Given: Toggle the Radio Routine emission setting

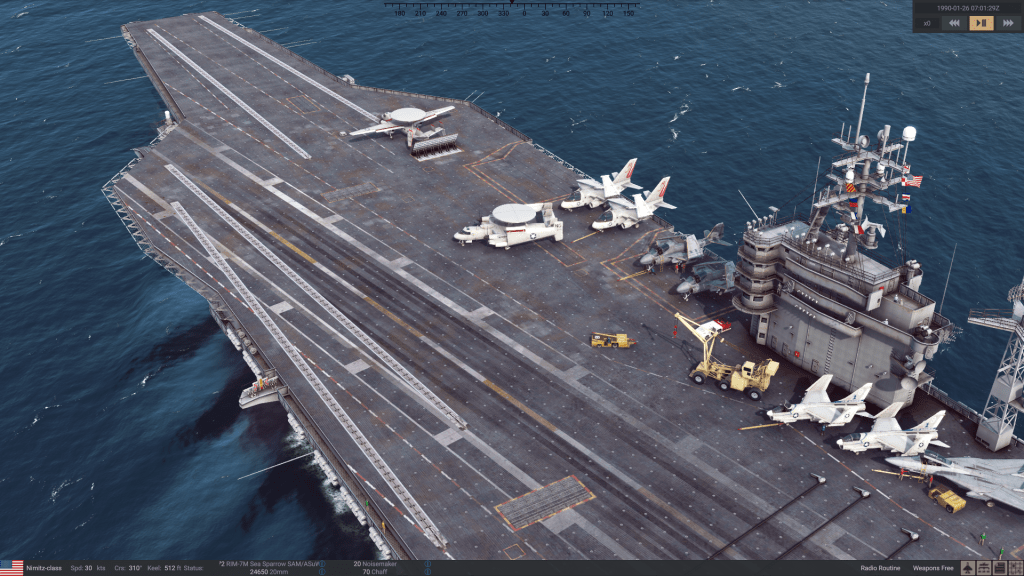Looking at the screenshot, I should [x=880, y=568].
